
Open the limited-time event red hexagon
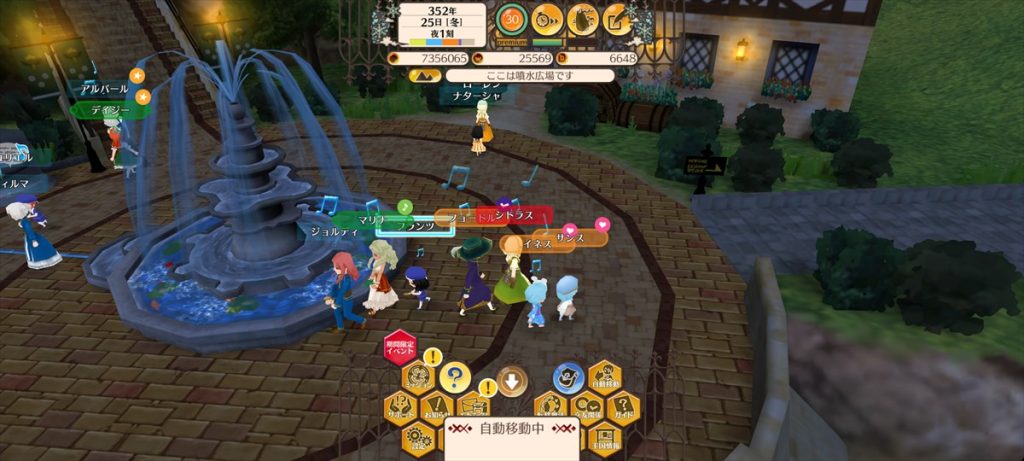tap(399, 348)
